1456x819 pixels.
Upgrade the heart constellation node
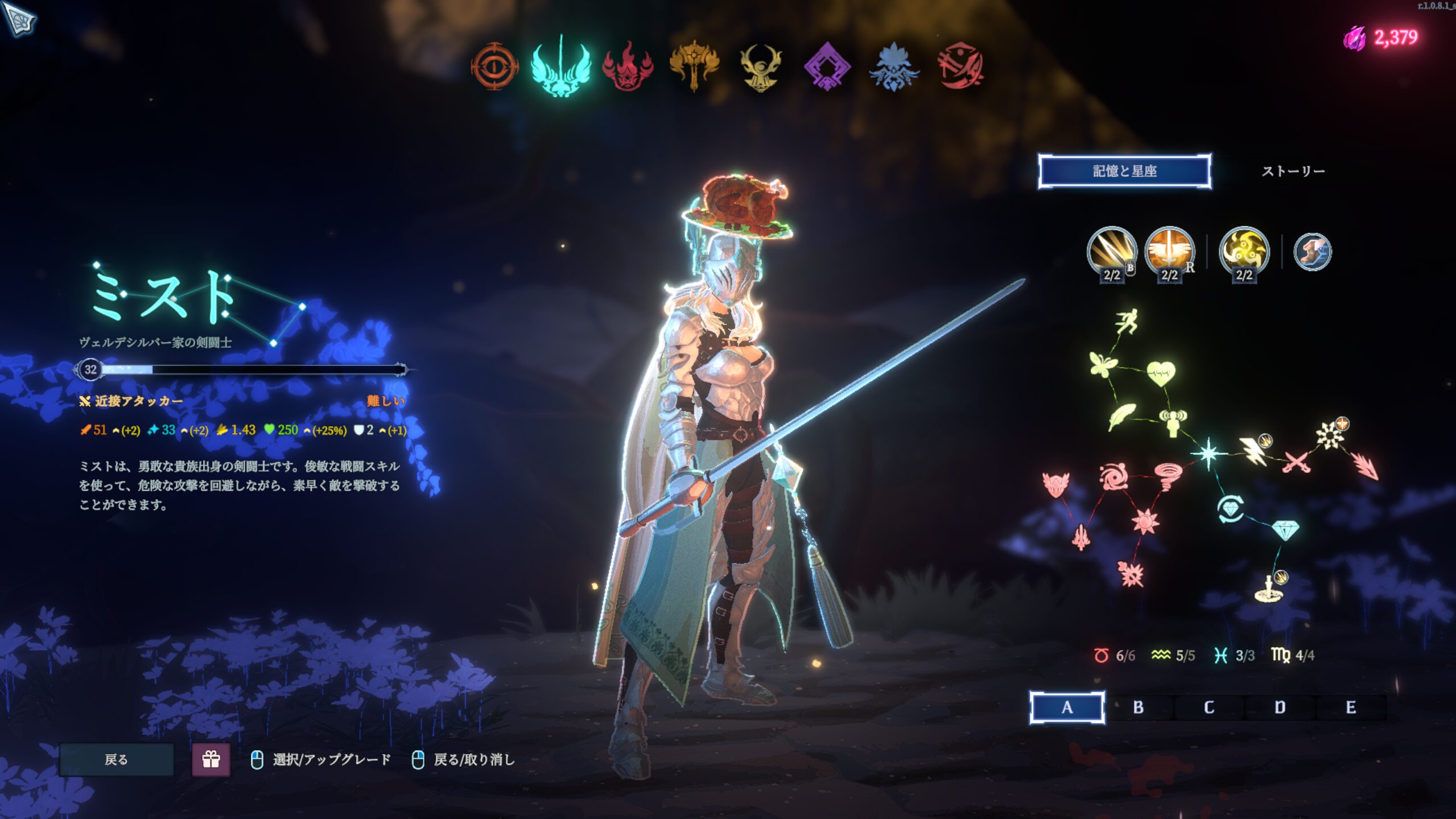[x=1161, y=373]
